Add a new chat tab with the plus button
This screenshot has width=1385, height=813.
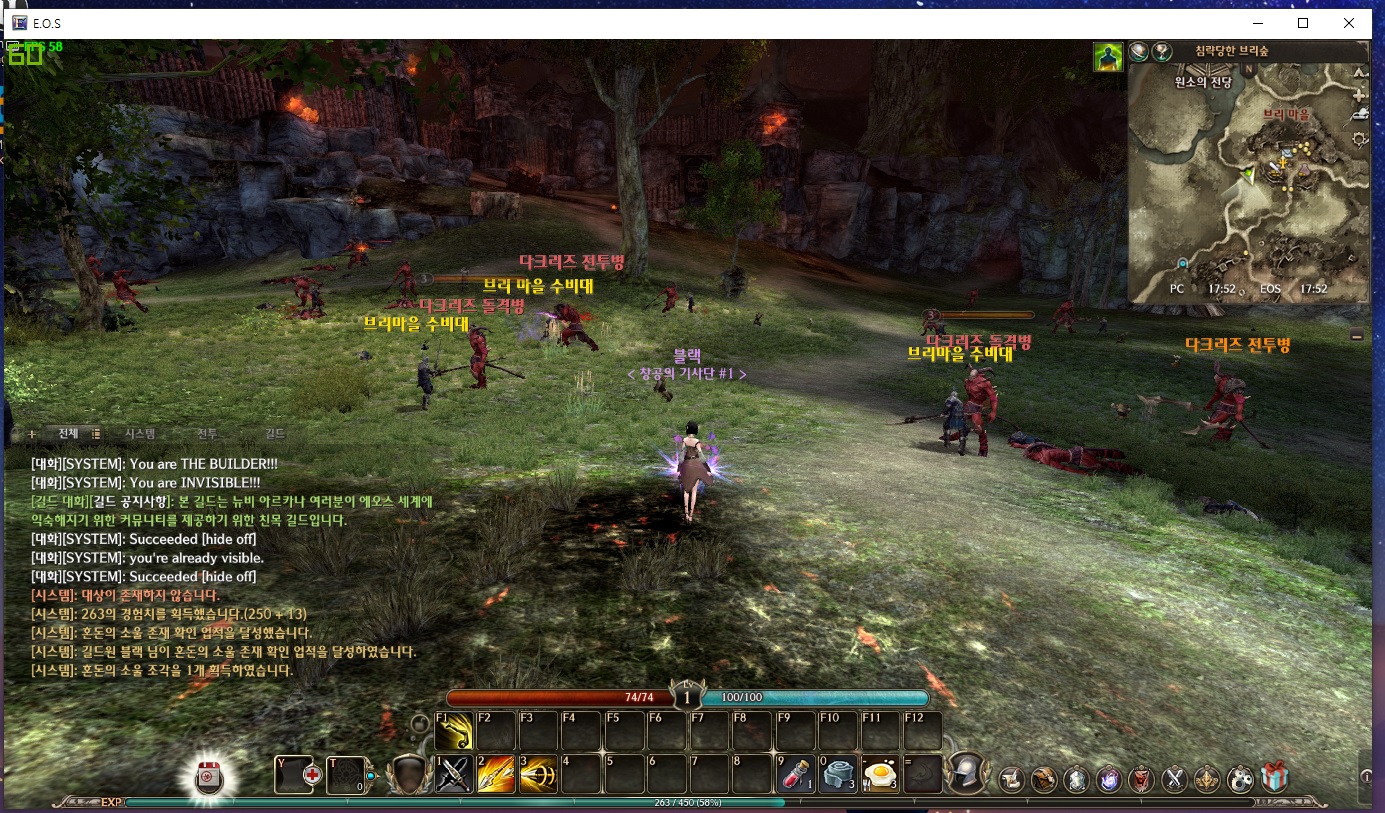(x=32, y=434)
